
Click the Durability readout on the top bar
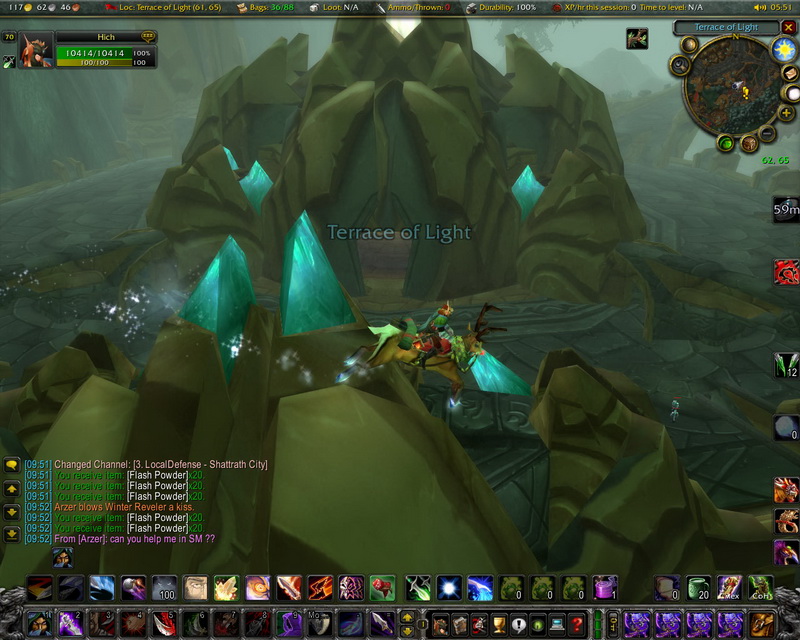501,7
